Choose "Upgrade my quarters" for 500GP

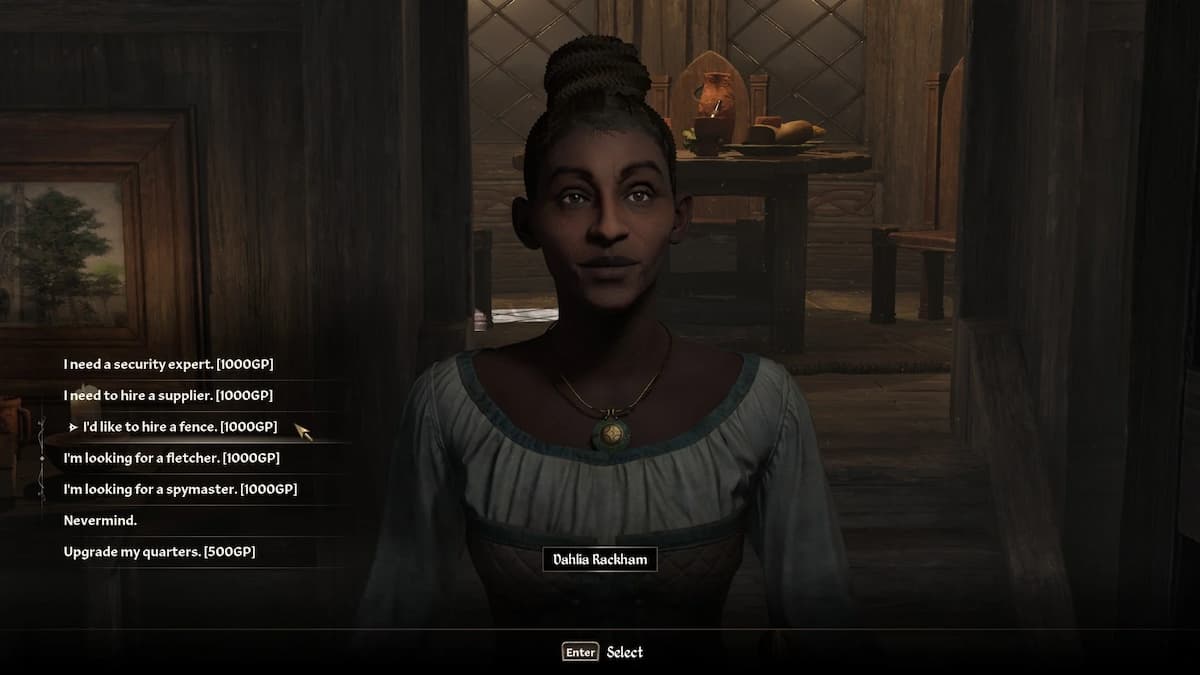(x=159, y=552)
